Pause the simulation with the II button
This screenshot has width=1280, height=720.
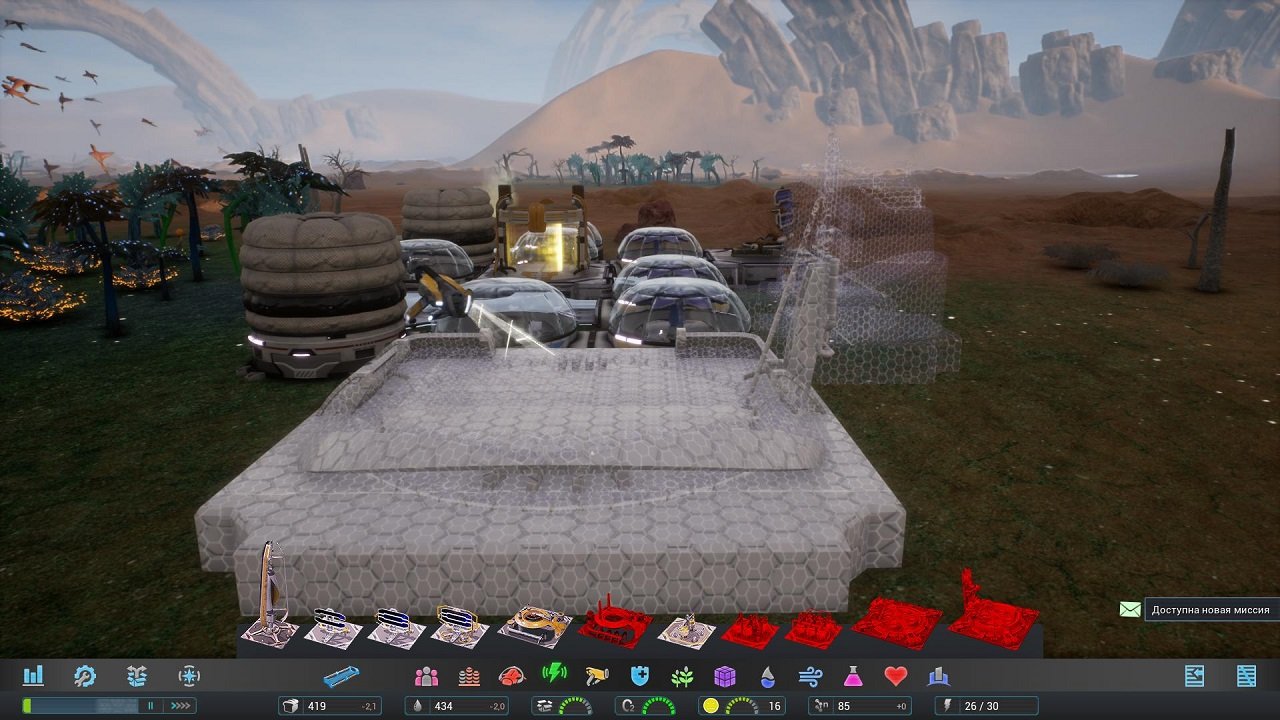click(x=150, y=704)
